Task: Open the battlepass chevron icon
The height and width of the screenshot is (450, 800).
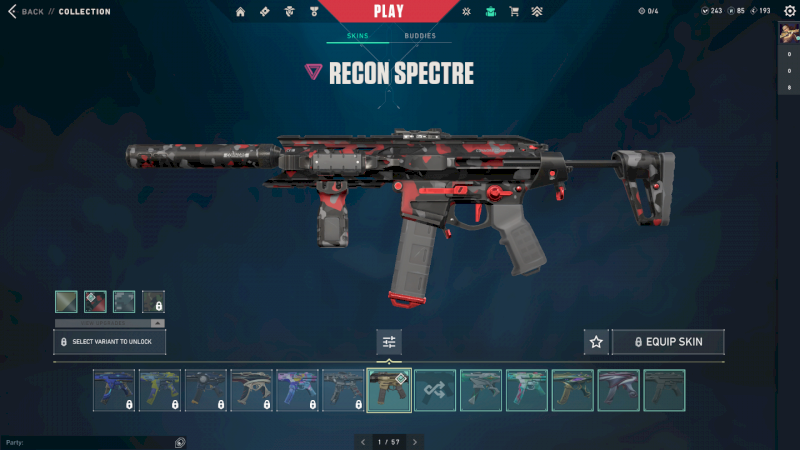Action: click(537, 12)
